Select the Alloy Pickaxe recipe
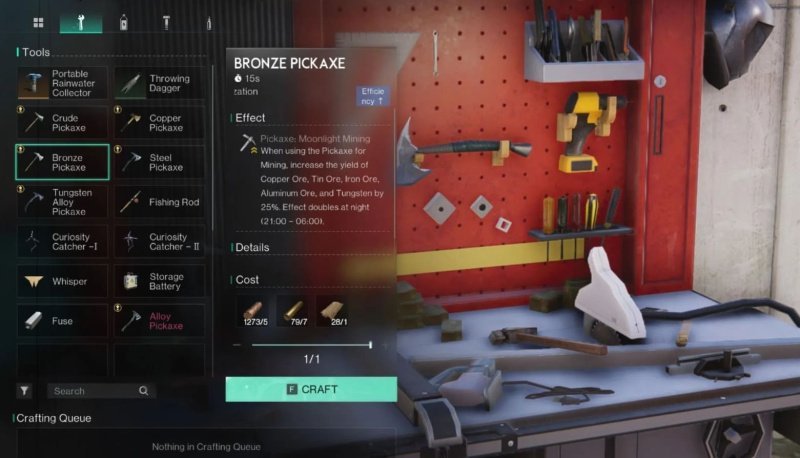 pyautogui.click(x=159, y=321)
